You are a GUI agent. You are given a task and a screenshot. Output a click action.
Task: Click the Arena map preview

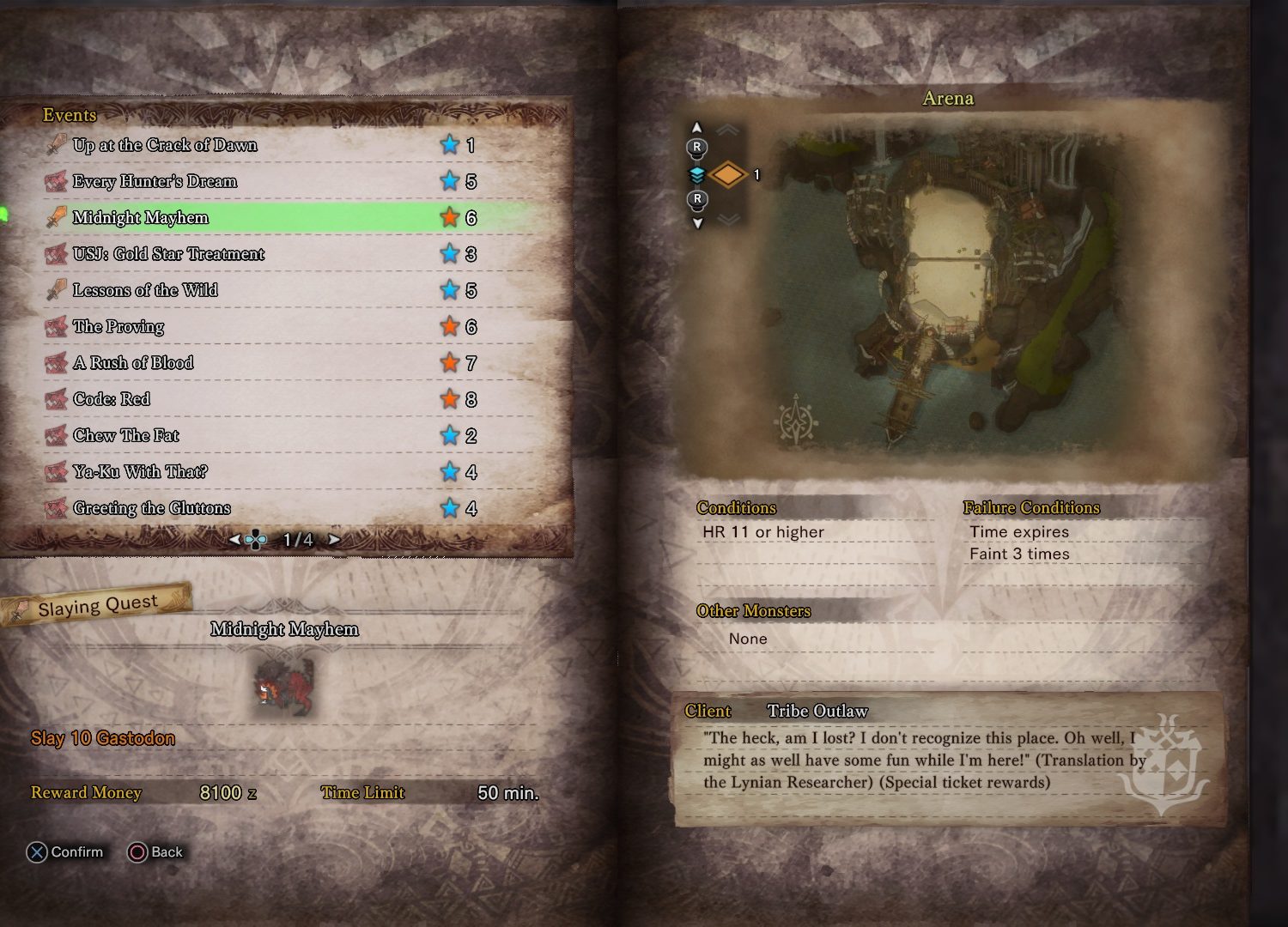coord(948,292)
